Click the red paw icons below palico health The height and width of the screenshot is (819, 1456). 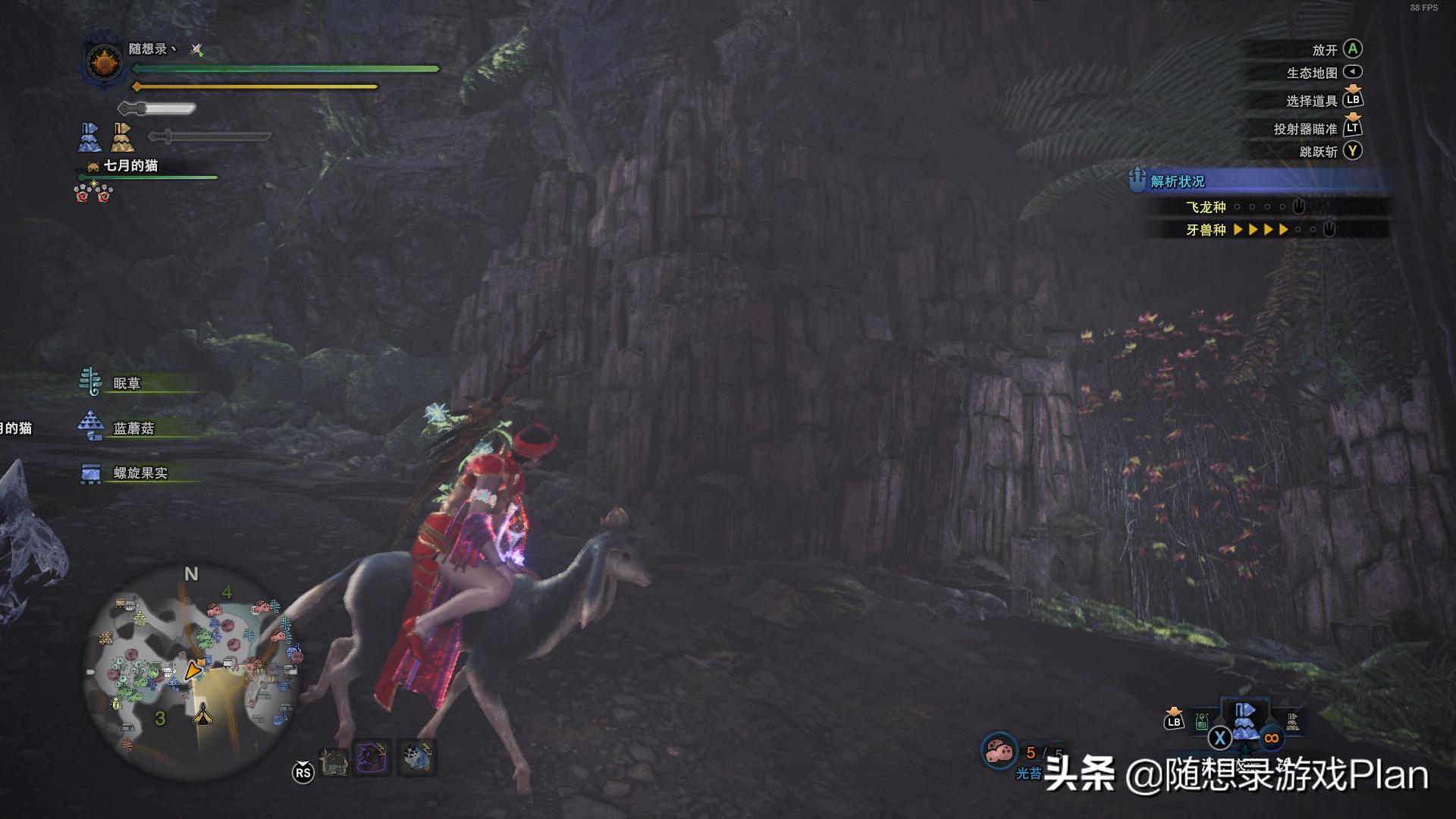pyautogui.click(x=93, y=193)
